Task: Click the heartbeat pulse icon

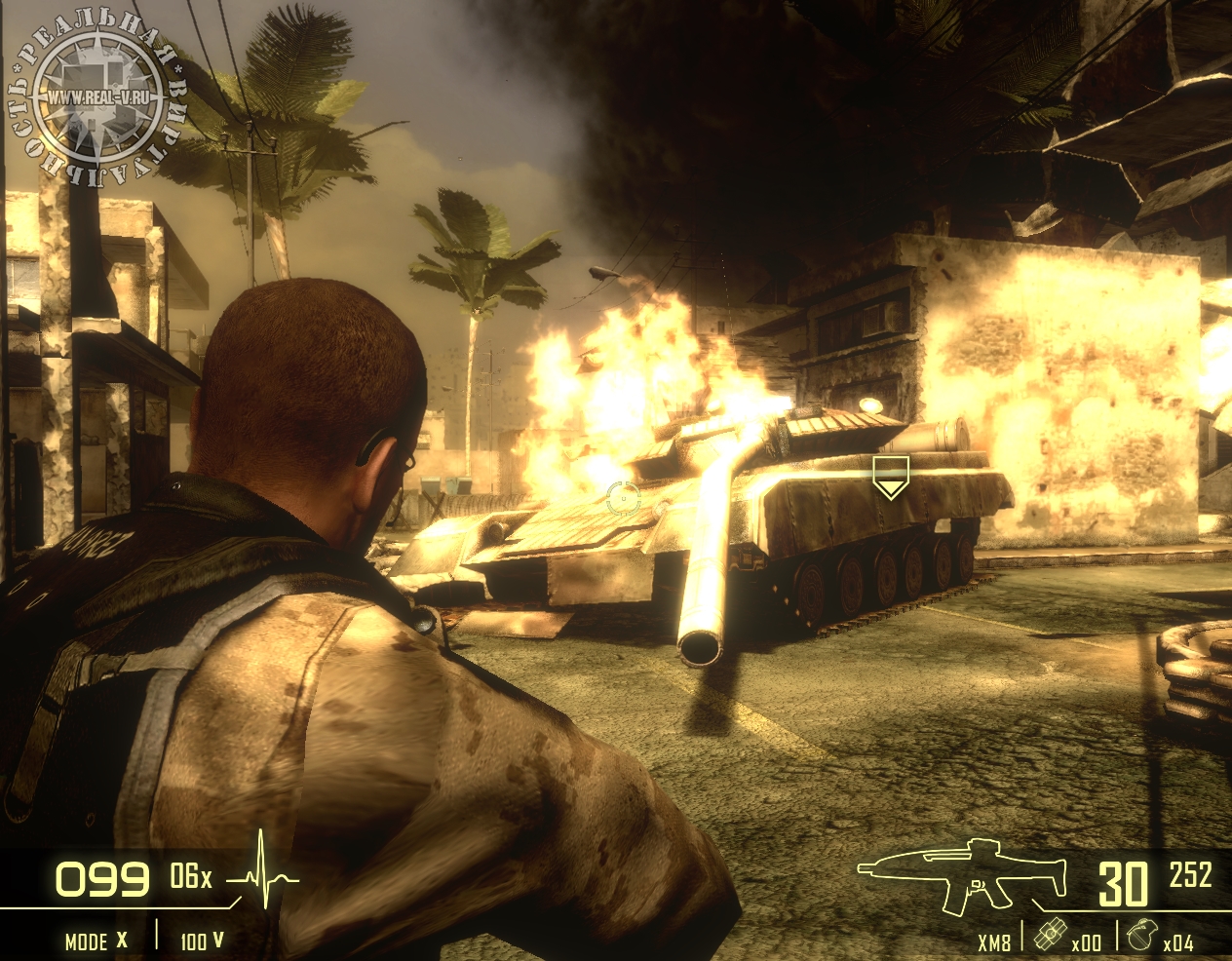Action: [263, 874]
